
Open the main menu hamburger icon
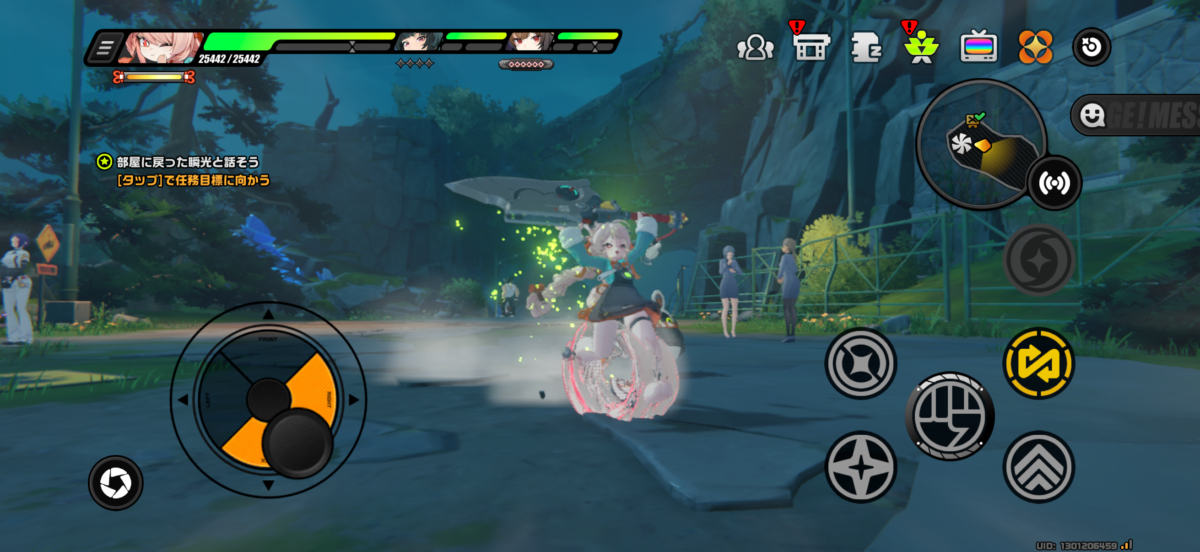pos(108,48)
